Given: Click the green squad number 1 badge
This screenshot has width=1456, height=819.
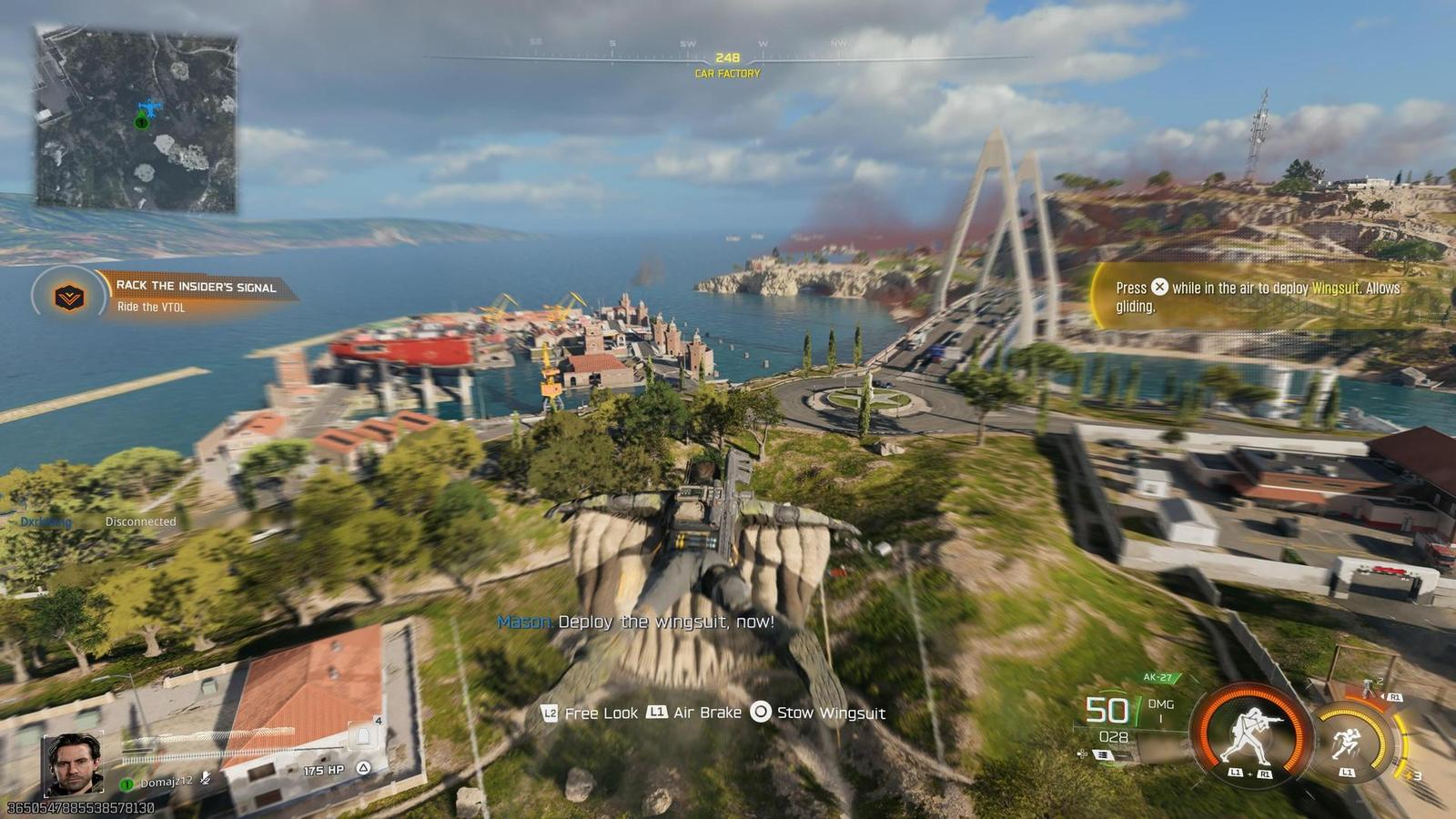Looking at the screenshot, I should click(126, 784).
